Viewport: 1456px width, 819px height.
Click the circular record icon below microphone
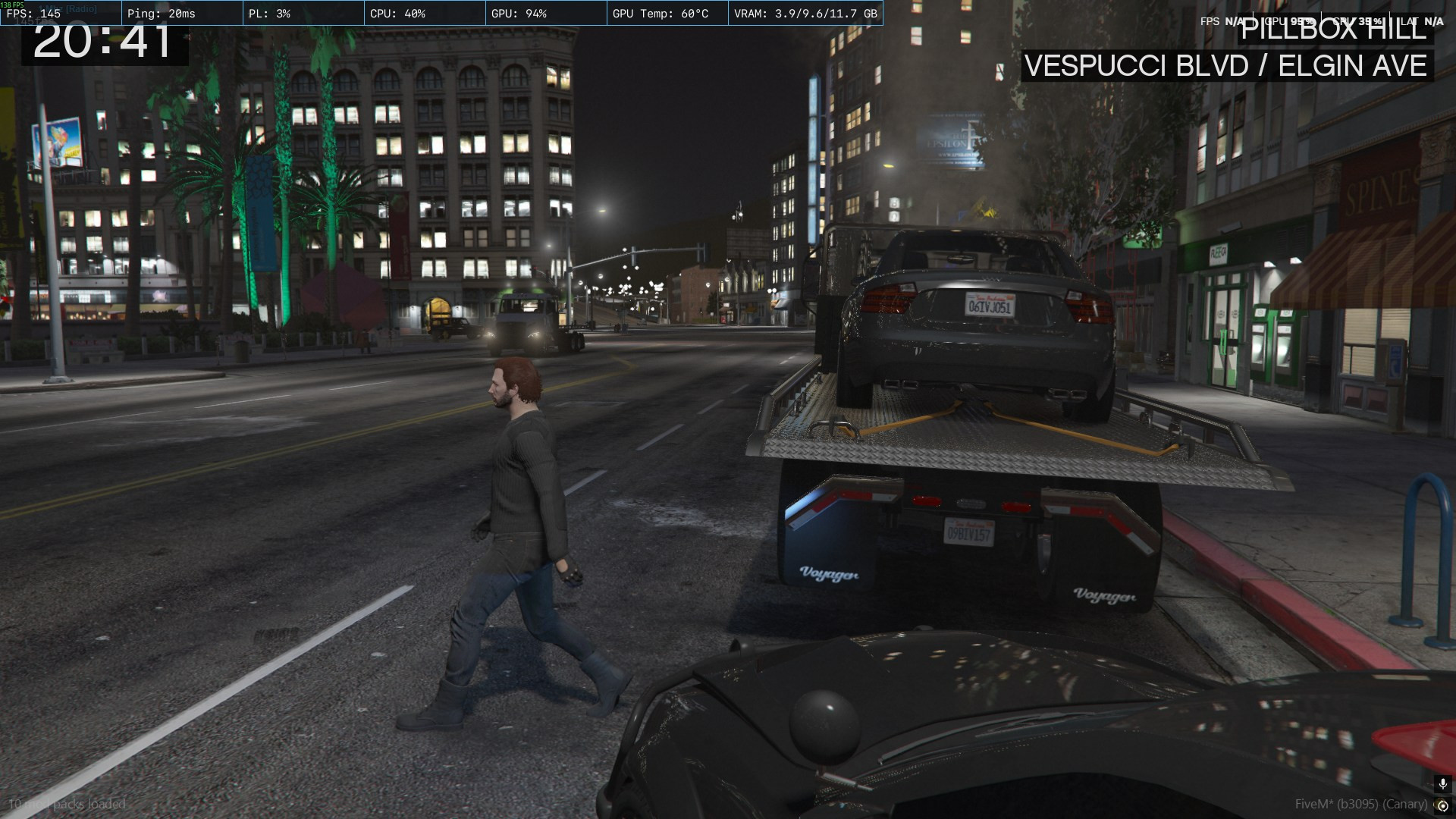[x=1443, y=805]
